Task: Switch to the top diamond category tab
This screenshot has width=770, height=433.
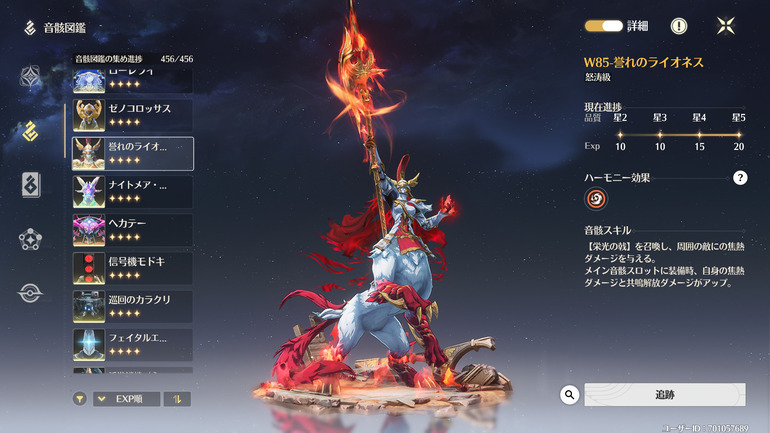Action: [31, 76]
